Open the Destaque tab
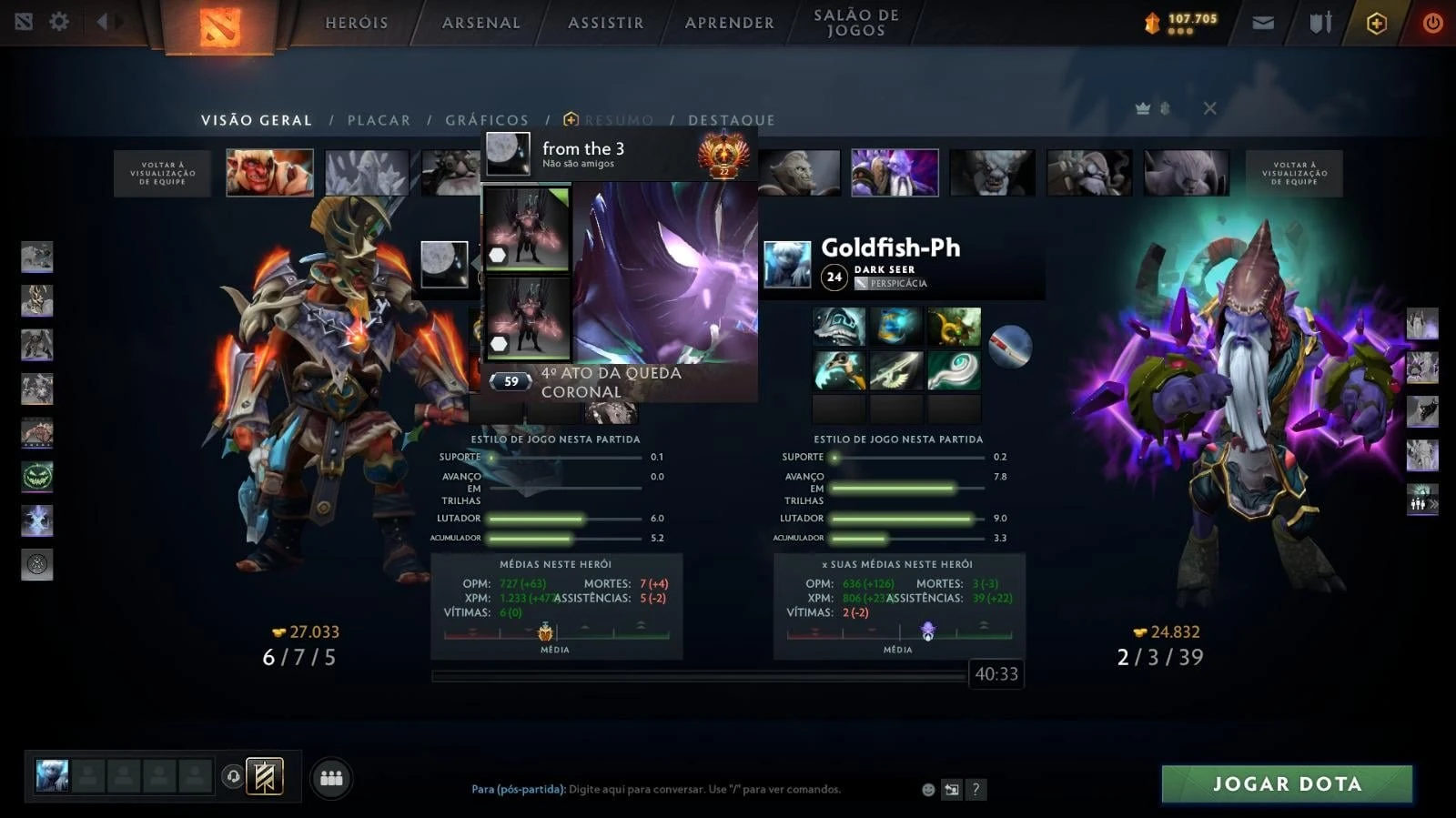The height and width of the screenshot is (818, 1456). 732,120
